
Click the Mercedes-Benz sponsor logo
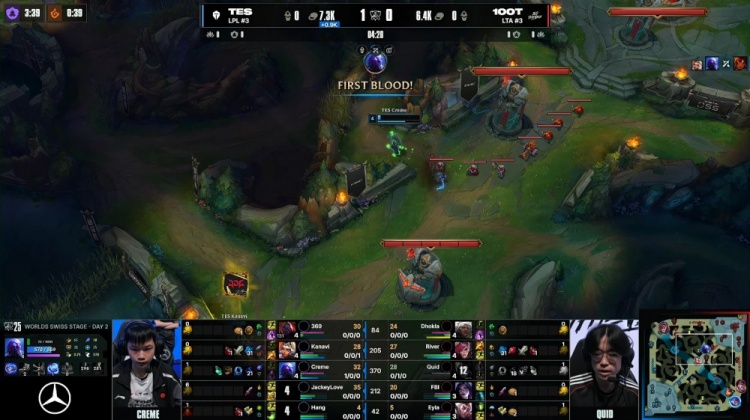coord(54,398)
